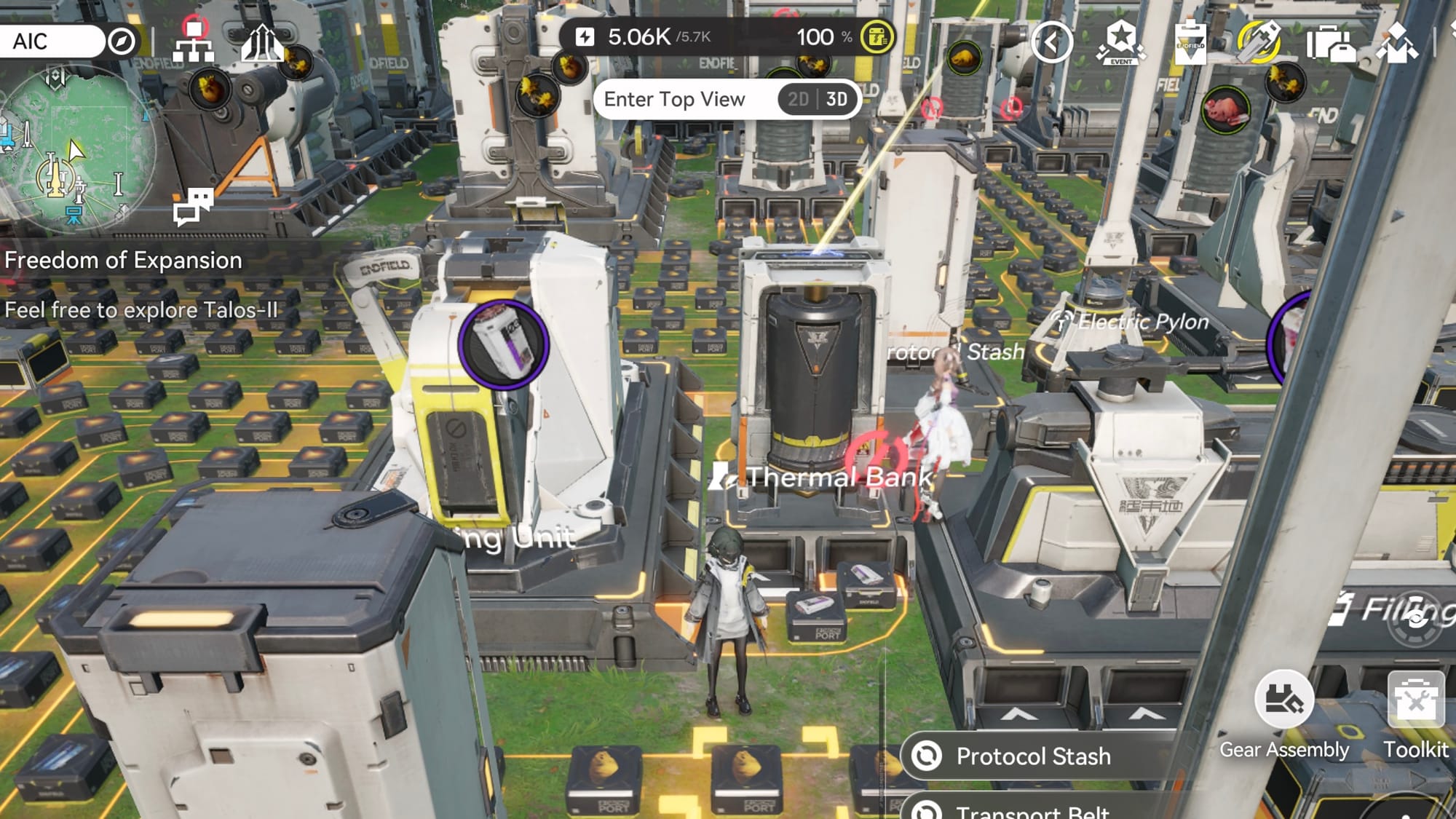Viewport: 1456px width, 819px height.
Task: Click the yellow-ringed ticket icon
Action: 1260,42
